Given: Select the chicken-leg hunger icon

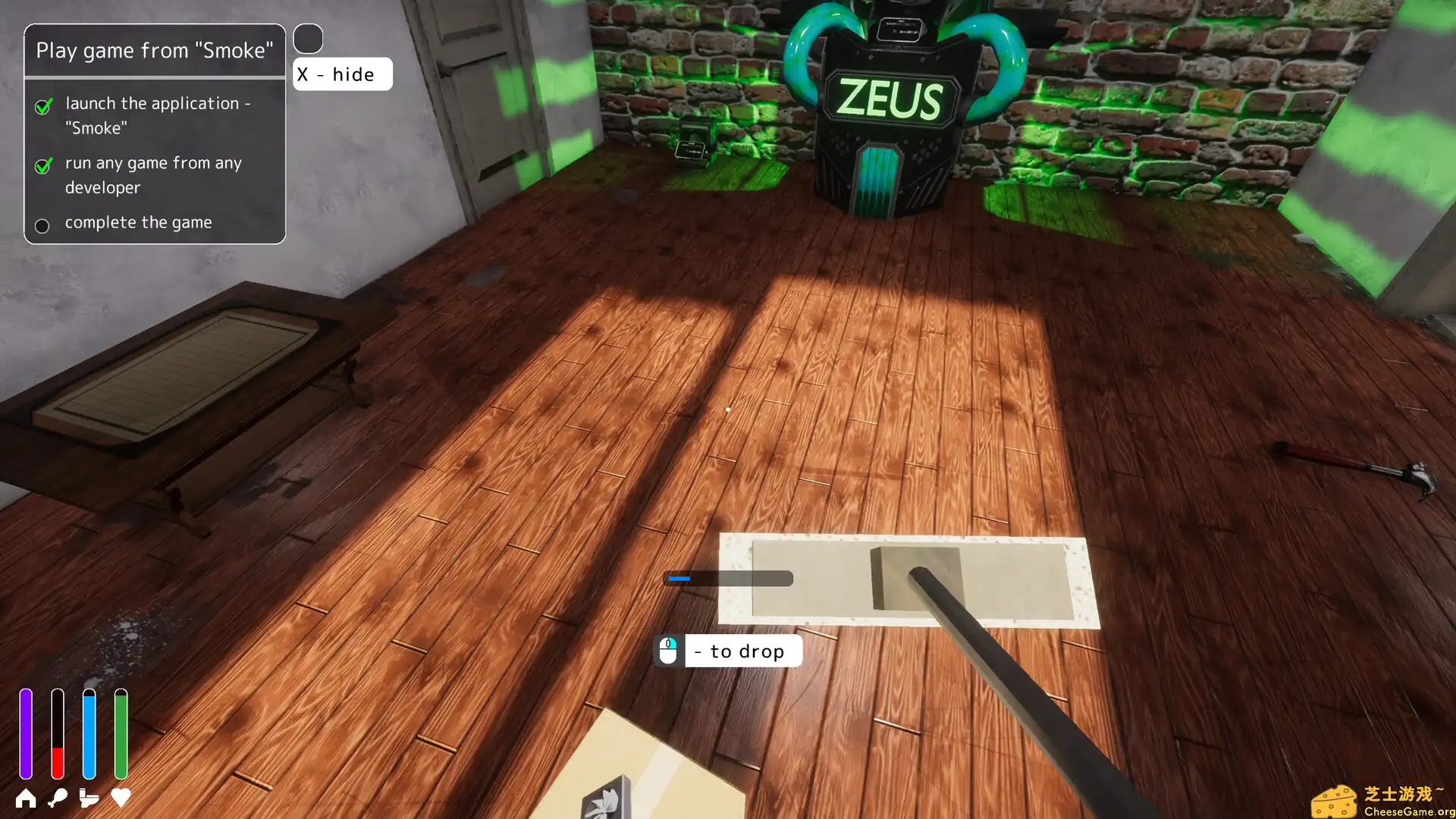Looking at the screenshot, I should click(x=58, y=798).
